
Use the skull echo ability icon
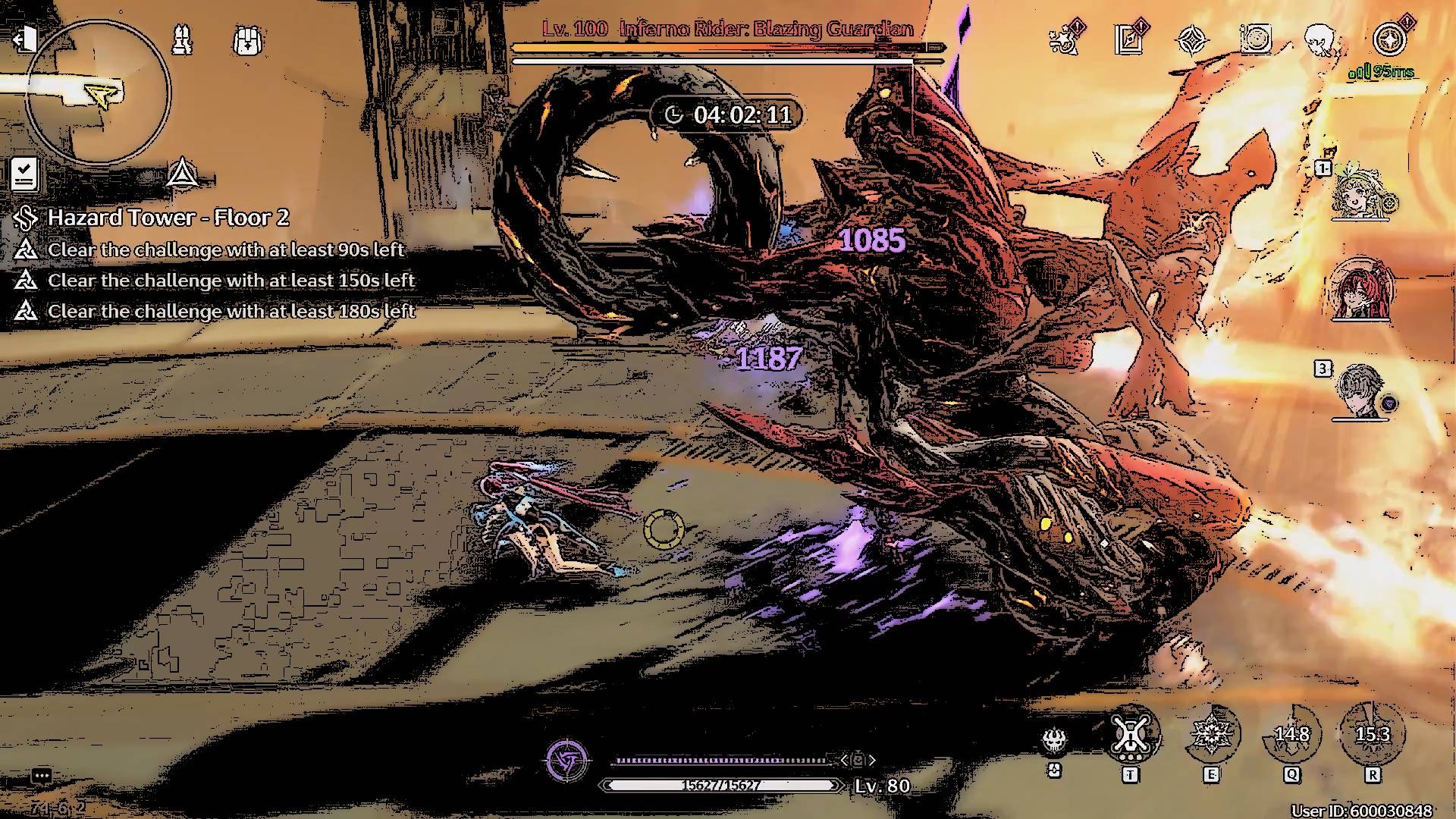(x=1054, y=739)
